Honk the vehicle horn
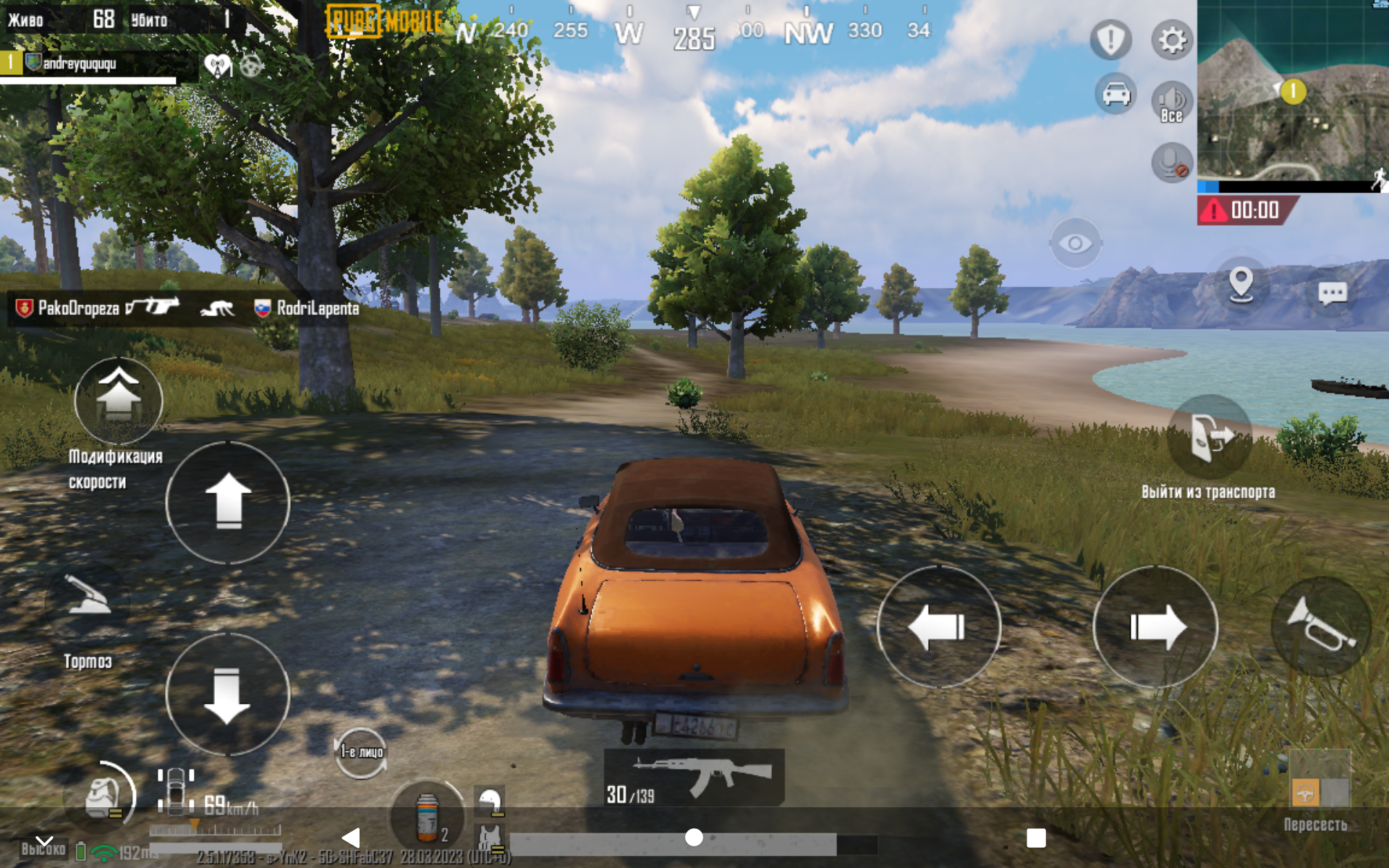The height and width of the screenshot is (868, 1389). (1320, 625)
